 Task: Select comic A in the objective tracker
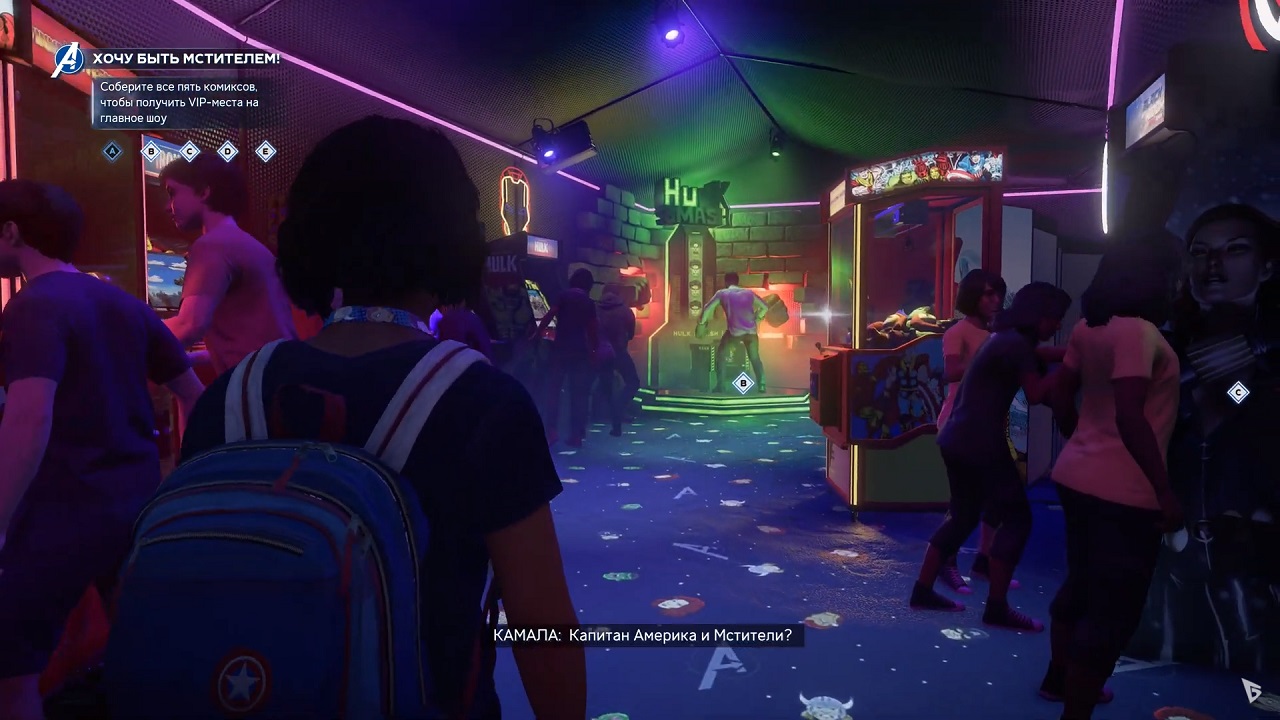point(113,151)
